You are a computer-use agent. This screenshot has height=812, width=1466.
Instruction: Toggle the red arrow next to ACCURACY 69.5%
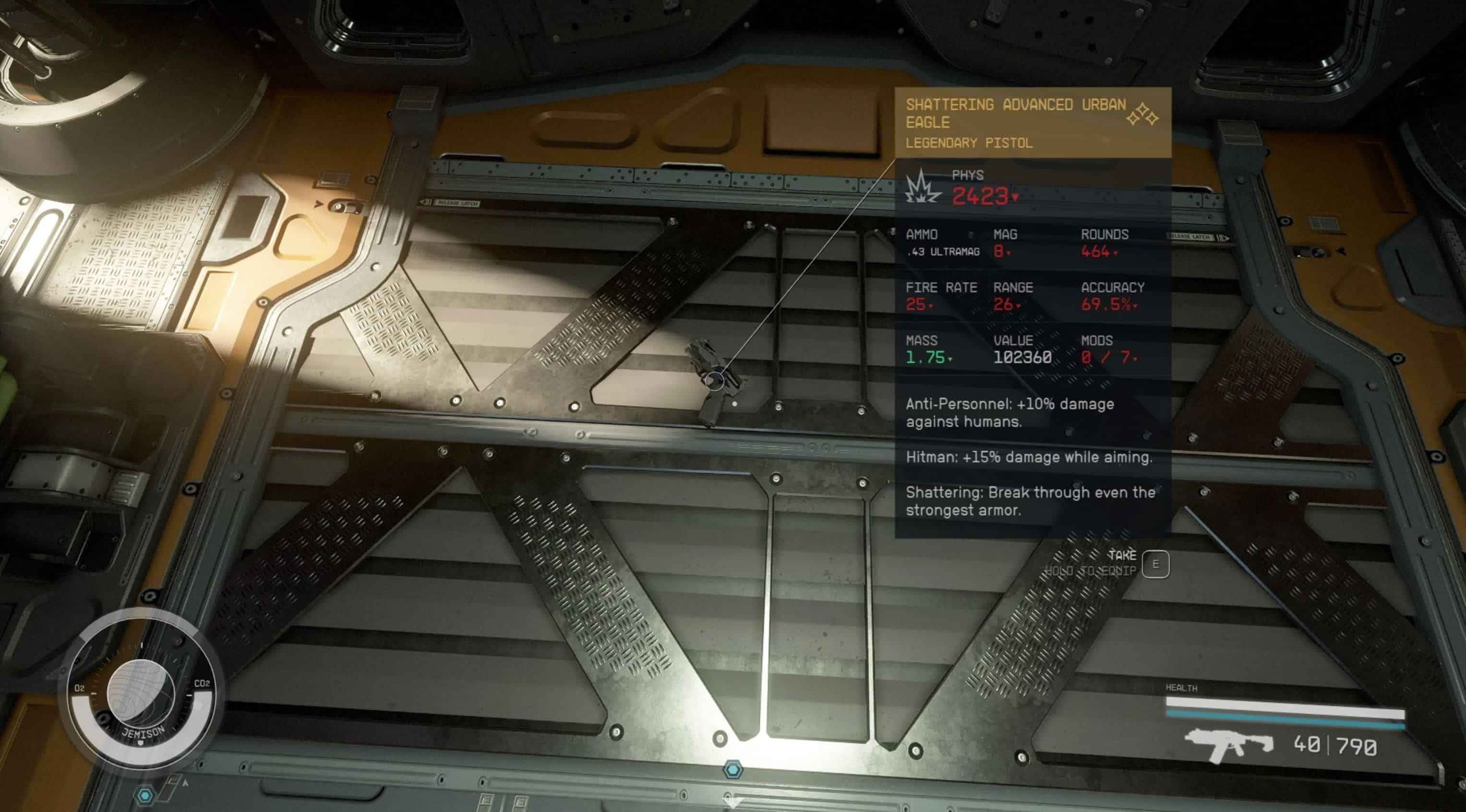[x=1135, y=307]
